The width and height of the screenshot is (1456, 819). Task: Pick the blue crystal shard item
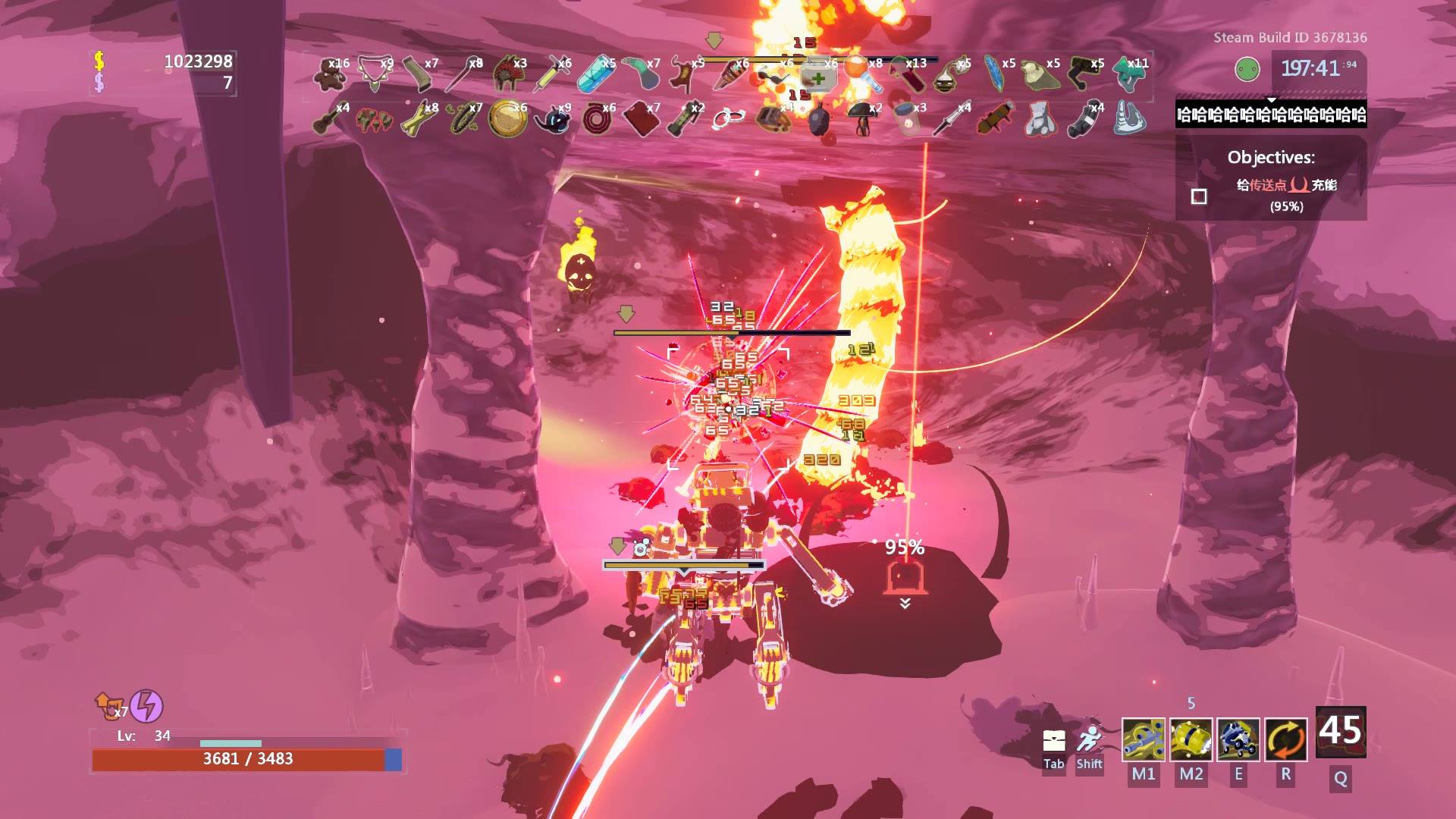(x=595, y=74)
